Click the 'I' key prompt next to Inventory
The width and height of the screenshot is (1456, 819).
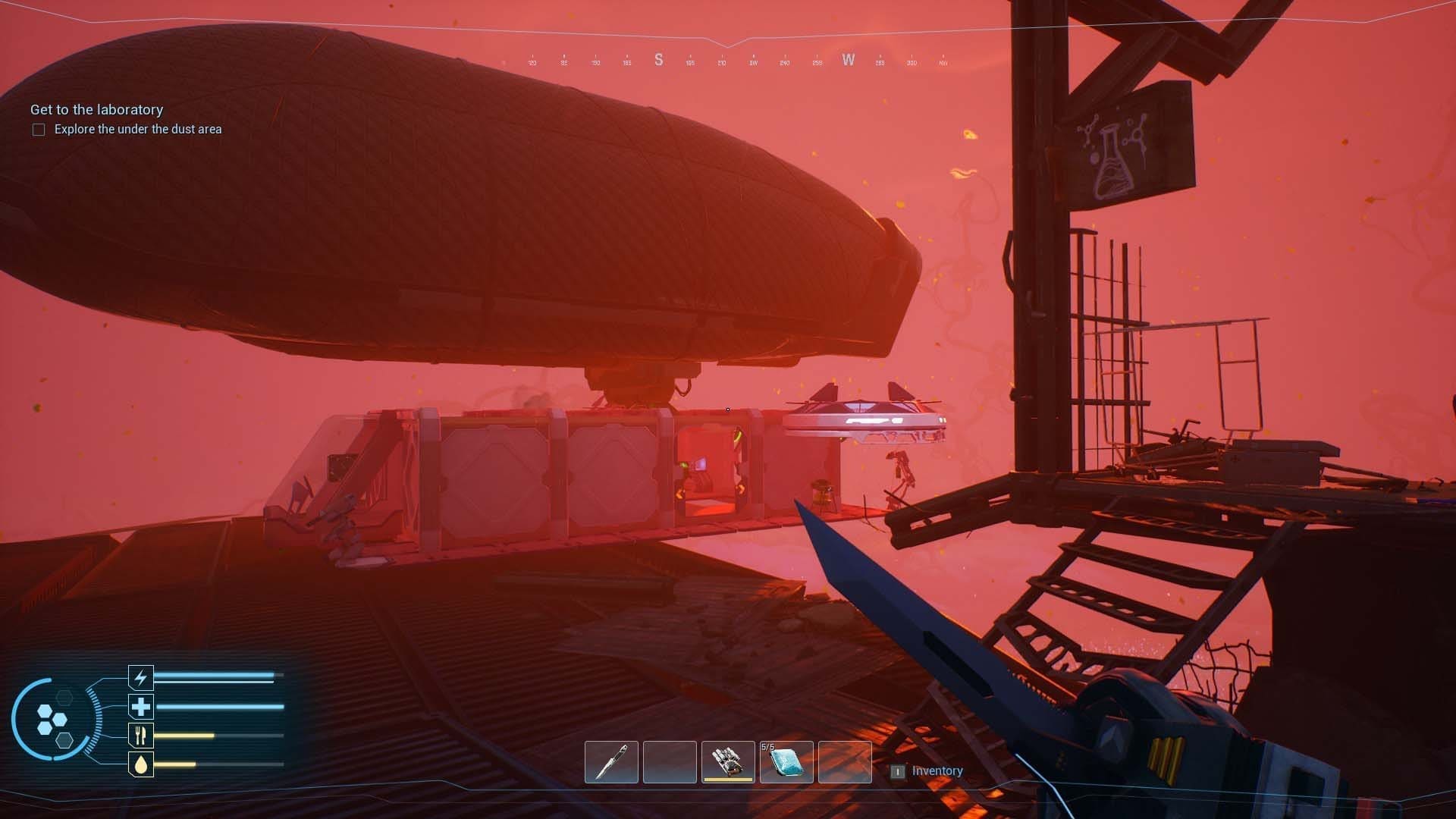tap(898, 770)
